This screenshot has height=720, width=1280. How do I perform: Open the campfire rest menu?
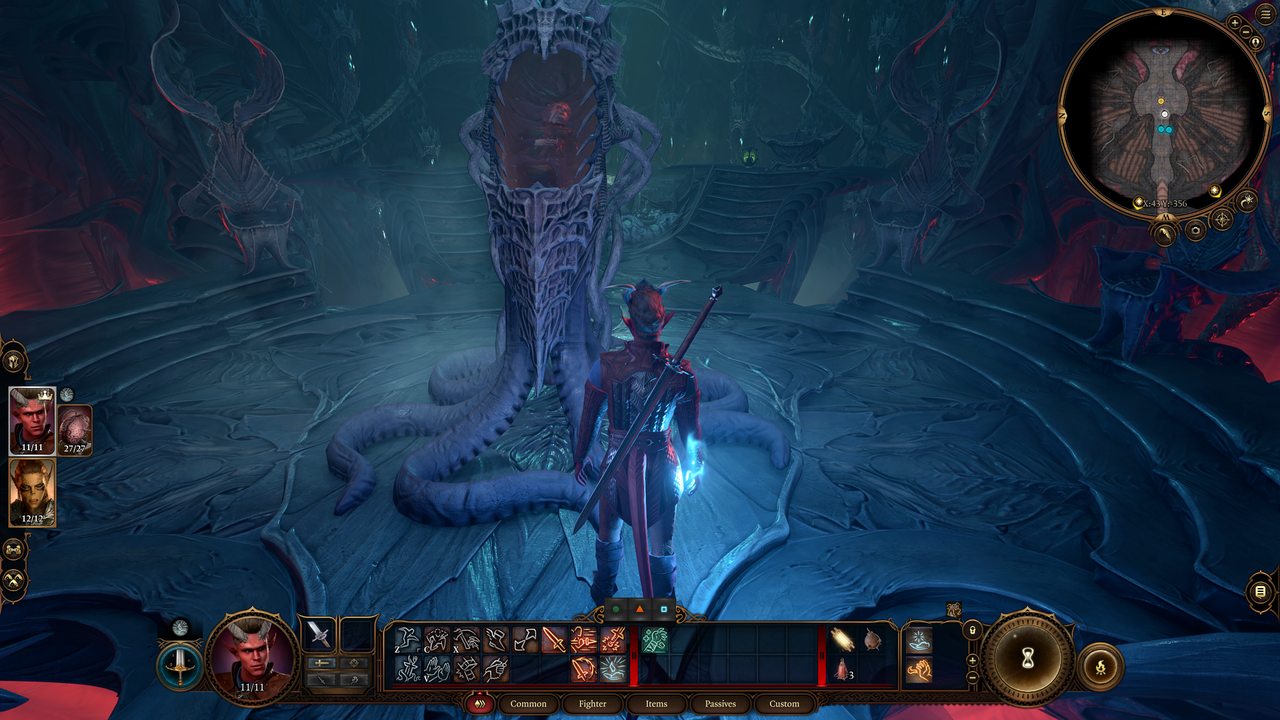click(1100, 665)
